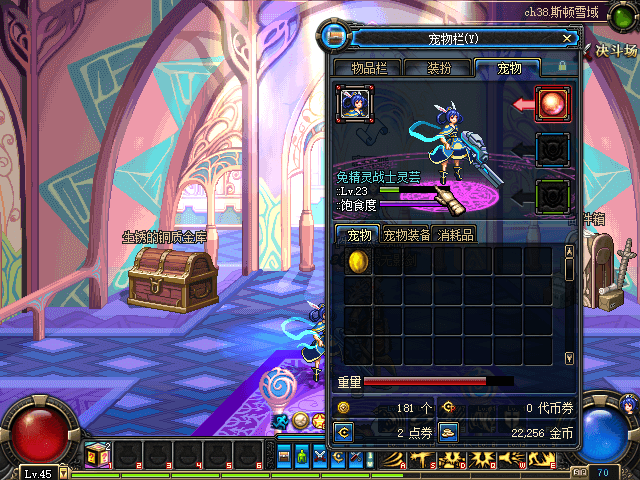Click the bunny warrior pet portrait
The width and height of the screenshot is (640, 480).
[x=355, y=103]
